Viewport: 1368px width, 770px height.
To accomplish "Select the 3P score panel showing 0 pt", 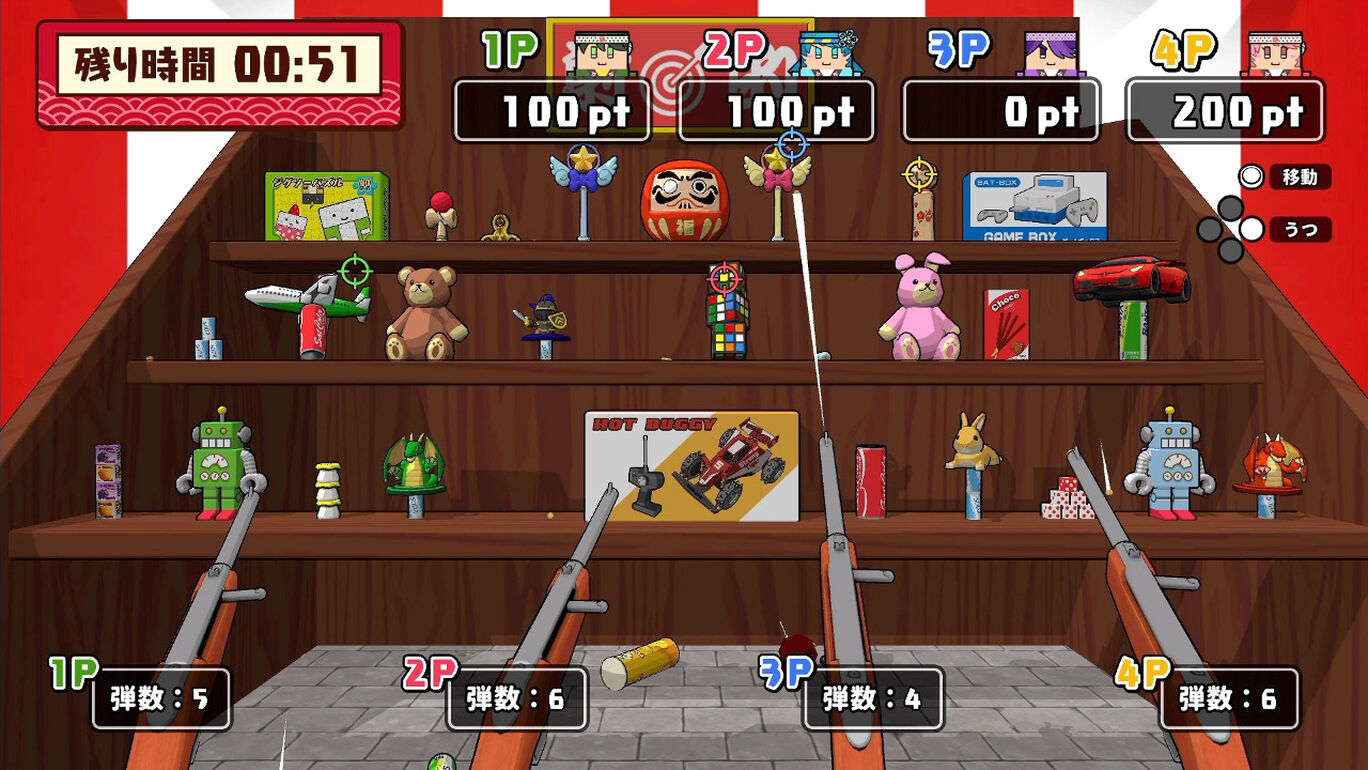I will pyautogui.click(x=998, y=112).
